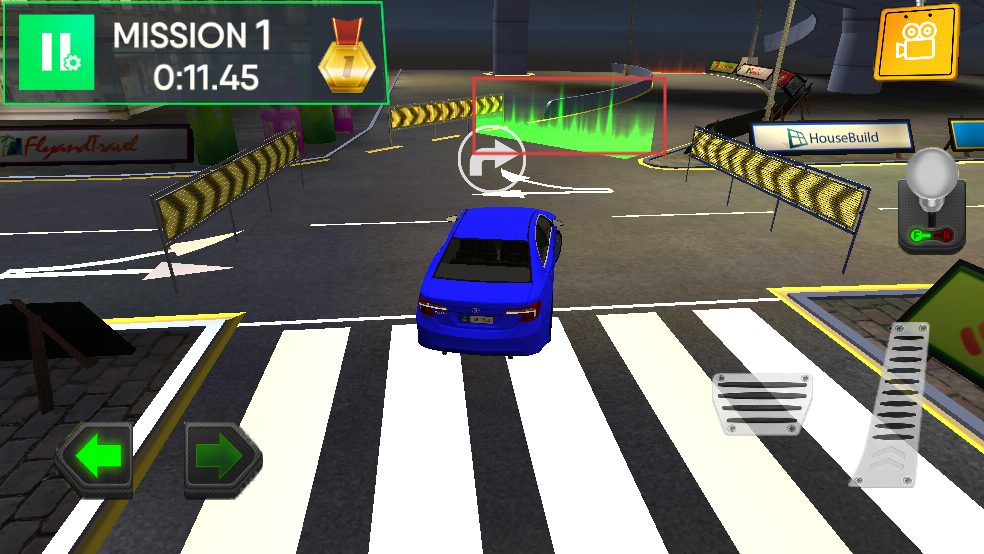This screenshot has width=984, height=554.
Task: Steer right with the green arrow
Action: tap(222, 458)
